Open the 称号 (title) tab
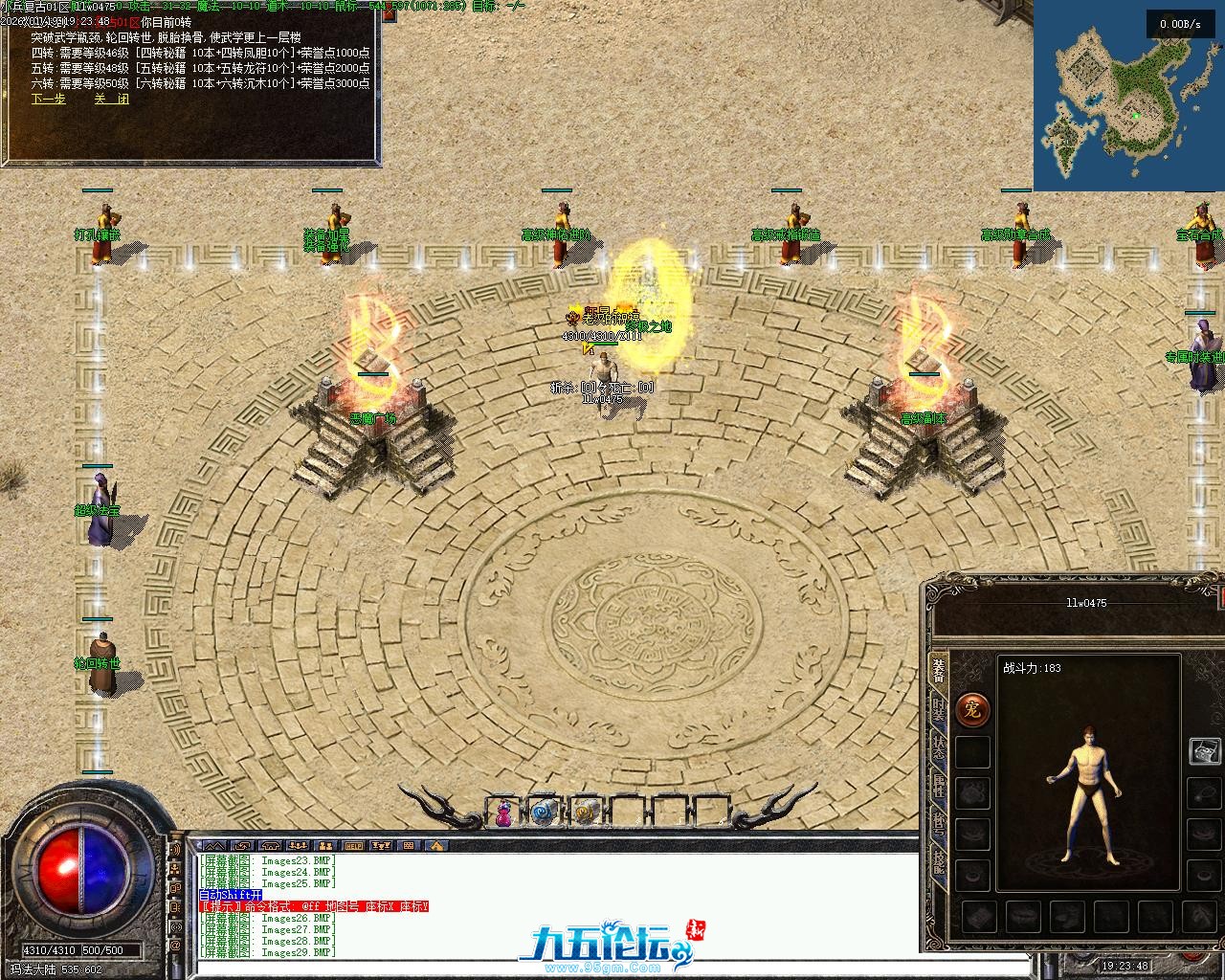Screen dimensions: 1225x980 point(939,825)
